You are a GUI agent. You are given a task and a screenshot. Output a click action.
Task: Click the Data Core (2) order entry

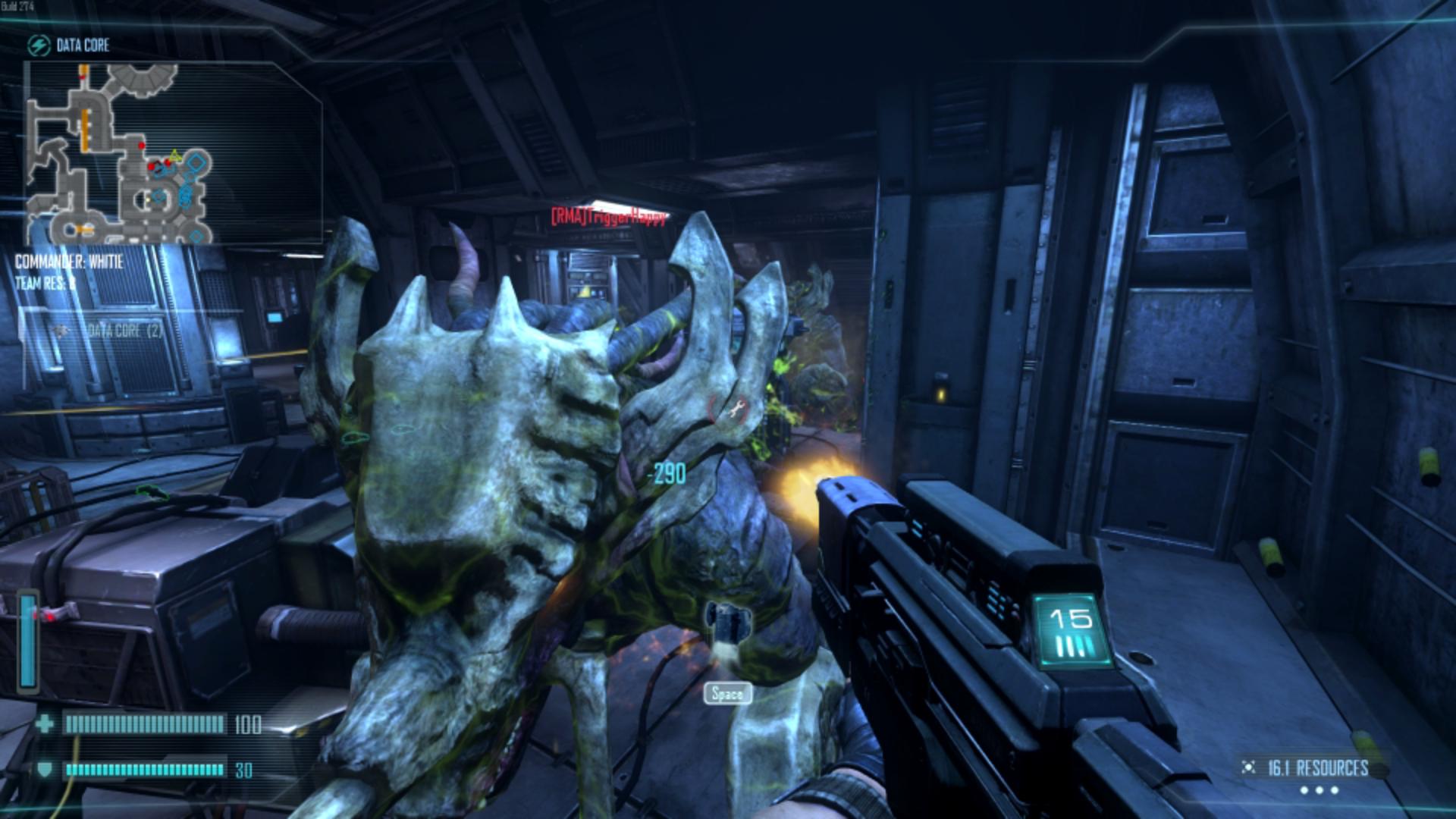pyautogui.click(x=124, y=331)
